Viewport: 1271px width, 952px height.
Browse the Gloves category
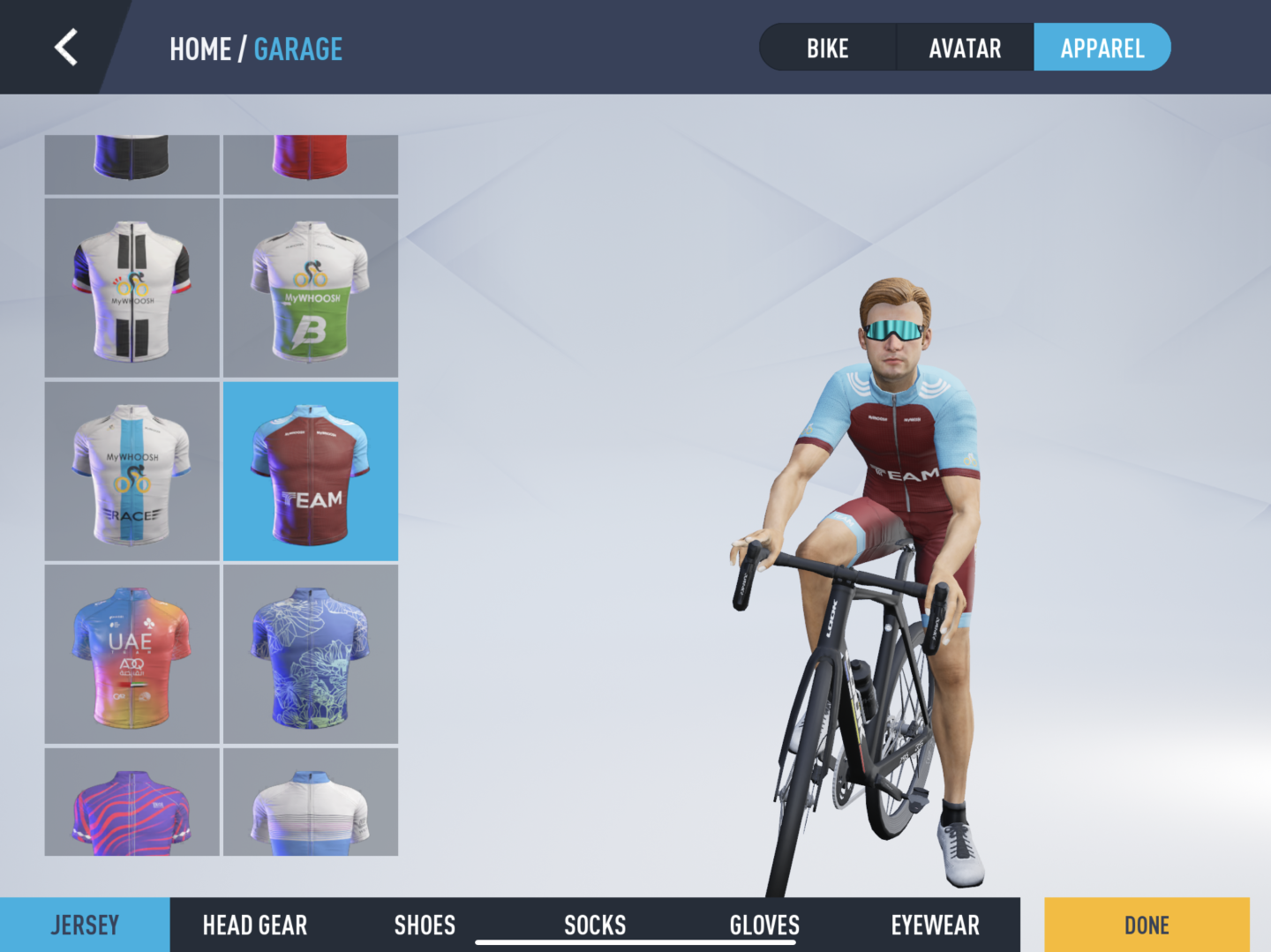(x=764, y=925)
